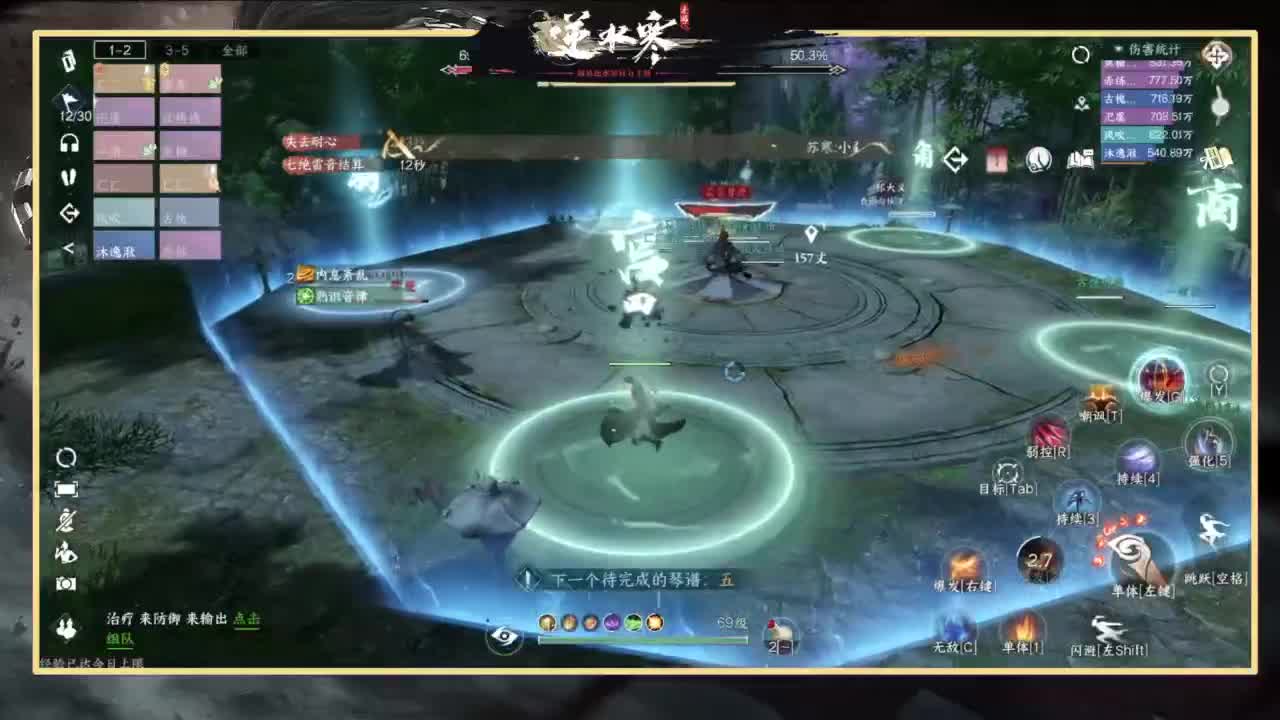Toggle the exchange arrows icon in sidebar
The height and width of the screenshot is (720, 1280).
coord(69,213)
